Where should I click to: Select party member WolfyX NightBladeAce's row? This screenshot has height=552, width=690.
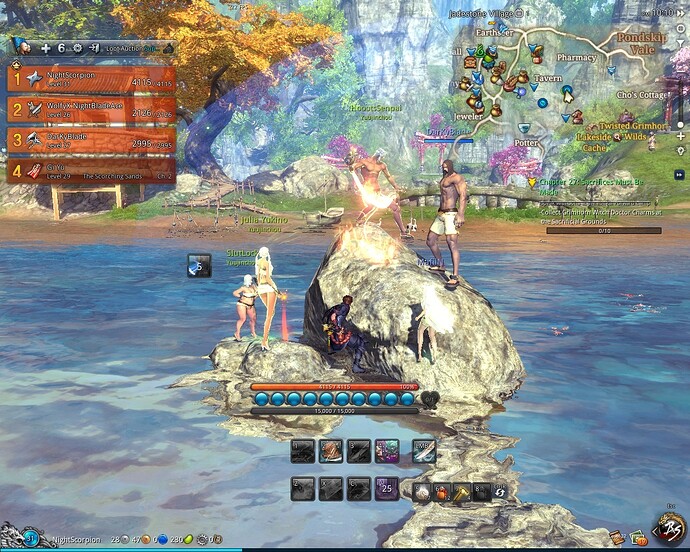tap(92, 109)
